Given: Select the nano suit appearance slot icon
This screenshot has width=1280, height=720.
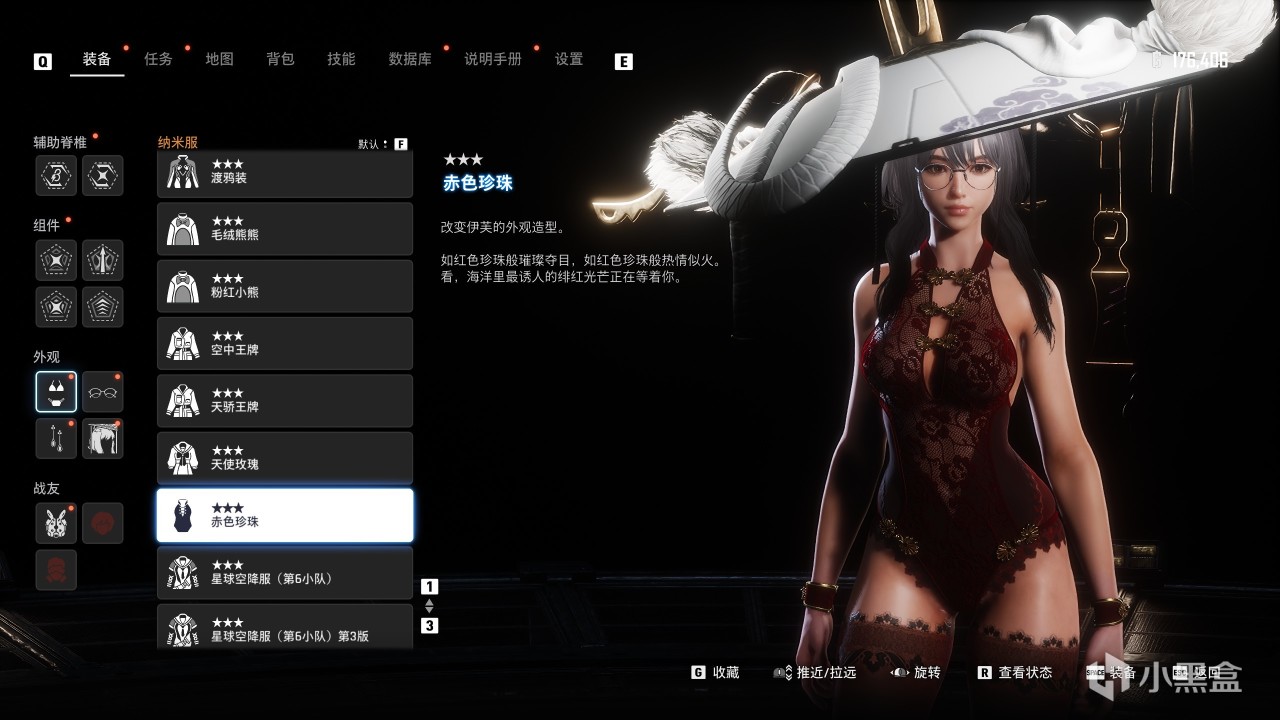Looking at the screenshot, I should [56, 392].
